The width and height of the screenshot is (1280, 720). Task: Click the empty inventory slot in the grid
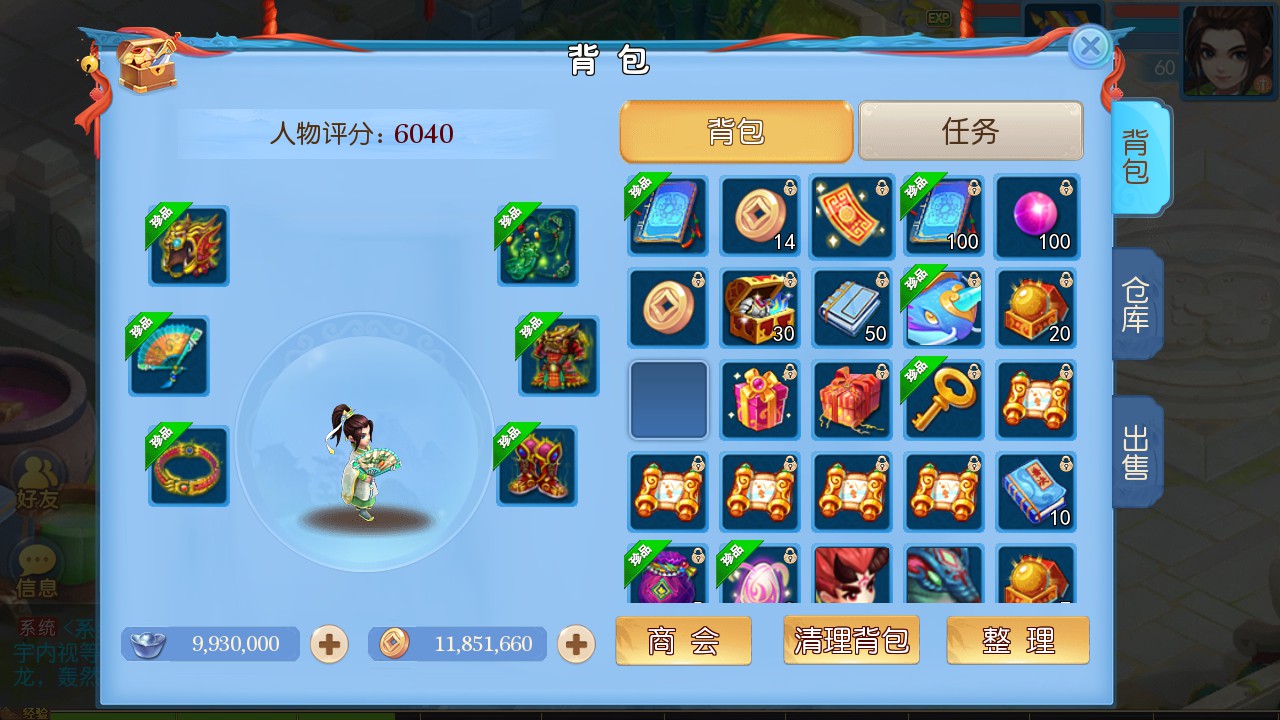[667, 400]
